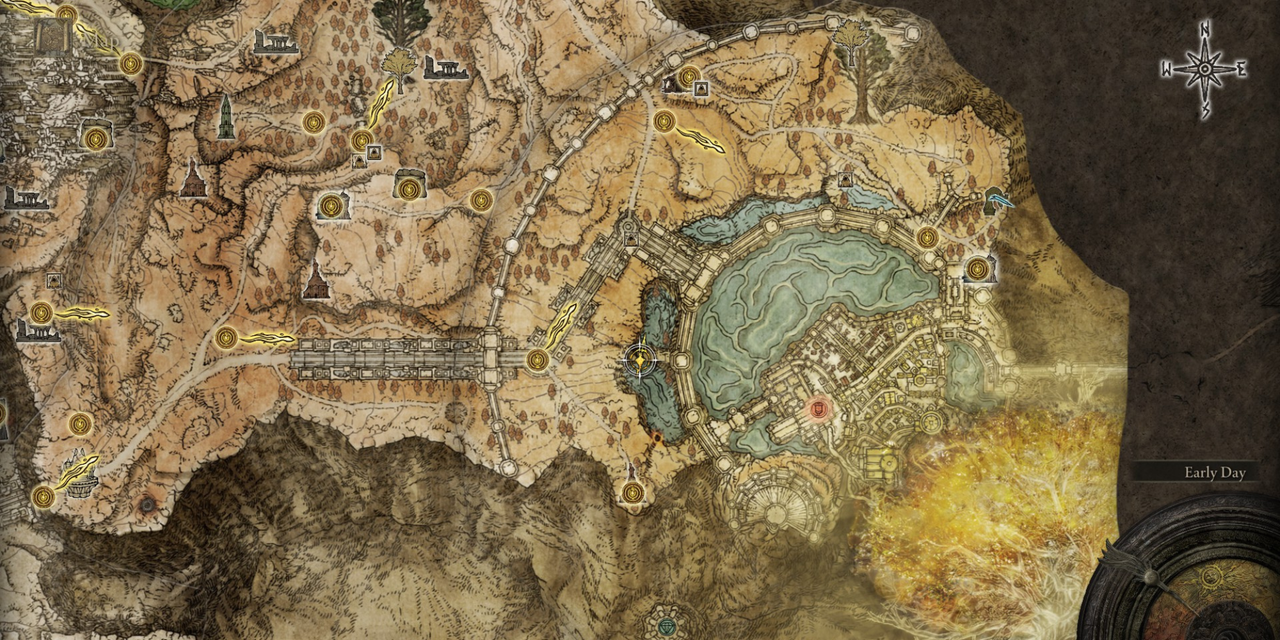Click the compass rose
Image resolution: width=1280 pixels, height=640 pixels.
[1205, 68]
